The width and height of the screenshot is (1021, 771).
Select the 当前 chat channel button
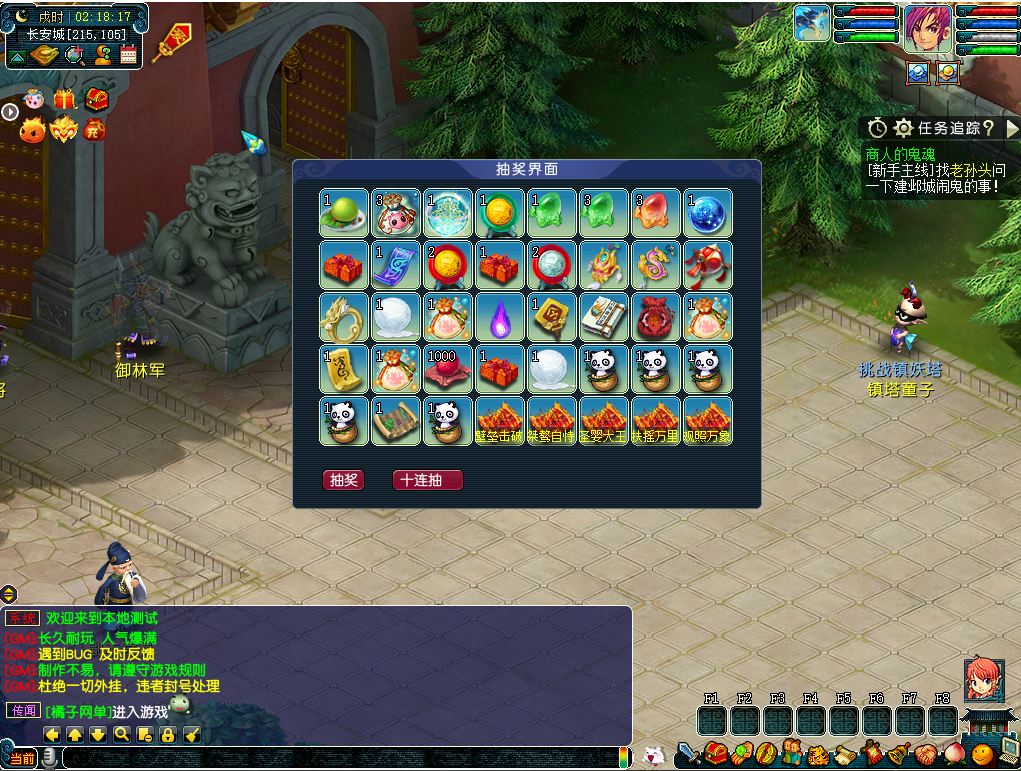(22, 759)
